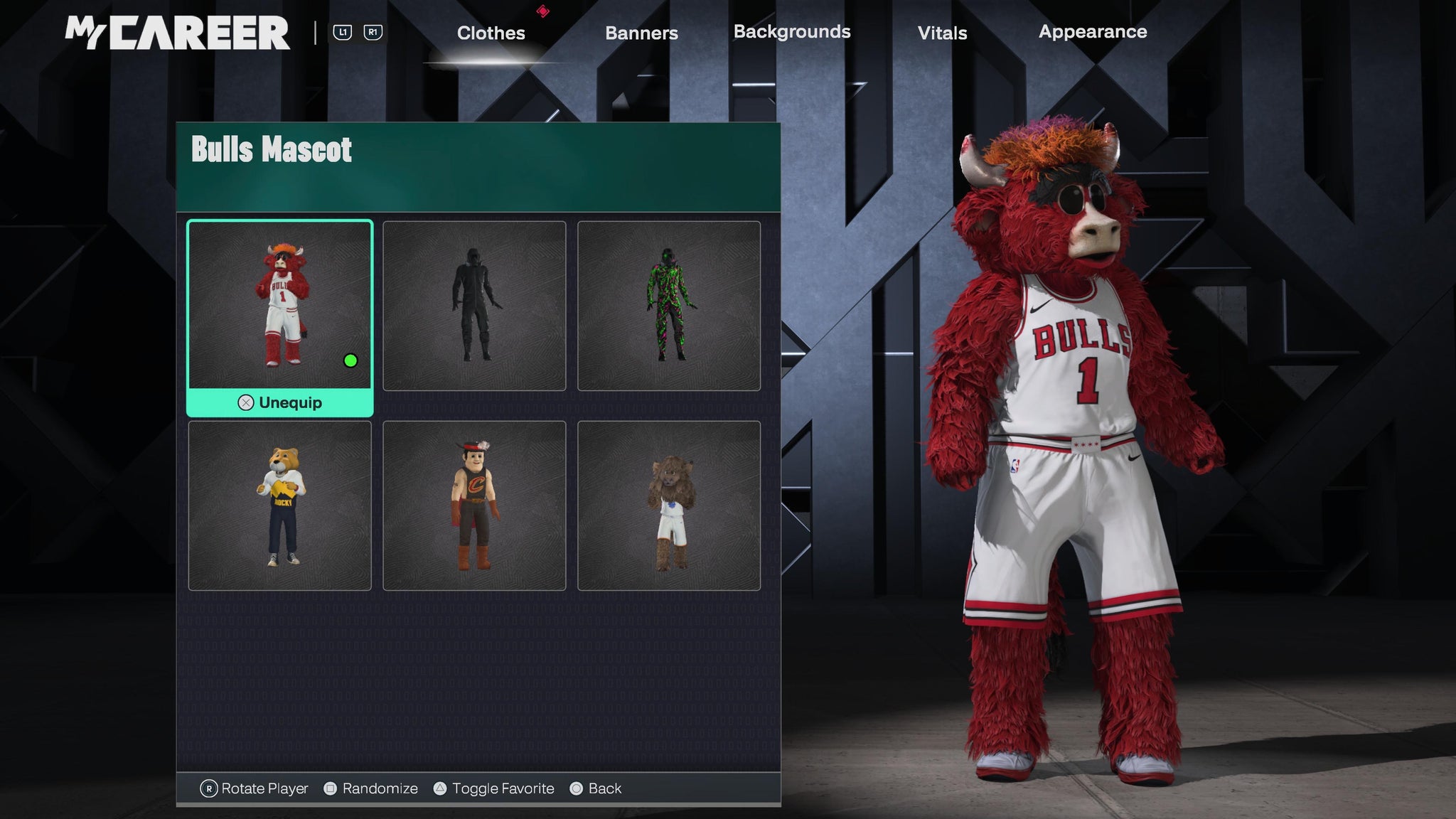Go to the Backgrounds tab
Image resolution: width=1456 pixels, height=819 pixels.
coord(792,32)
